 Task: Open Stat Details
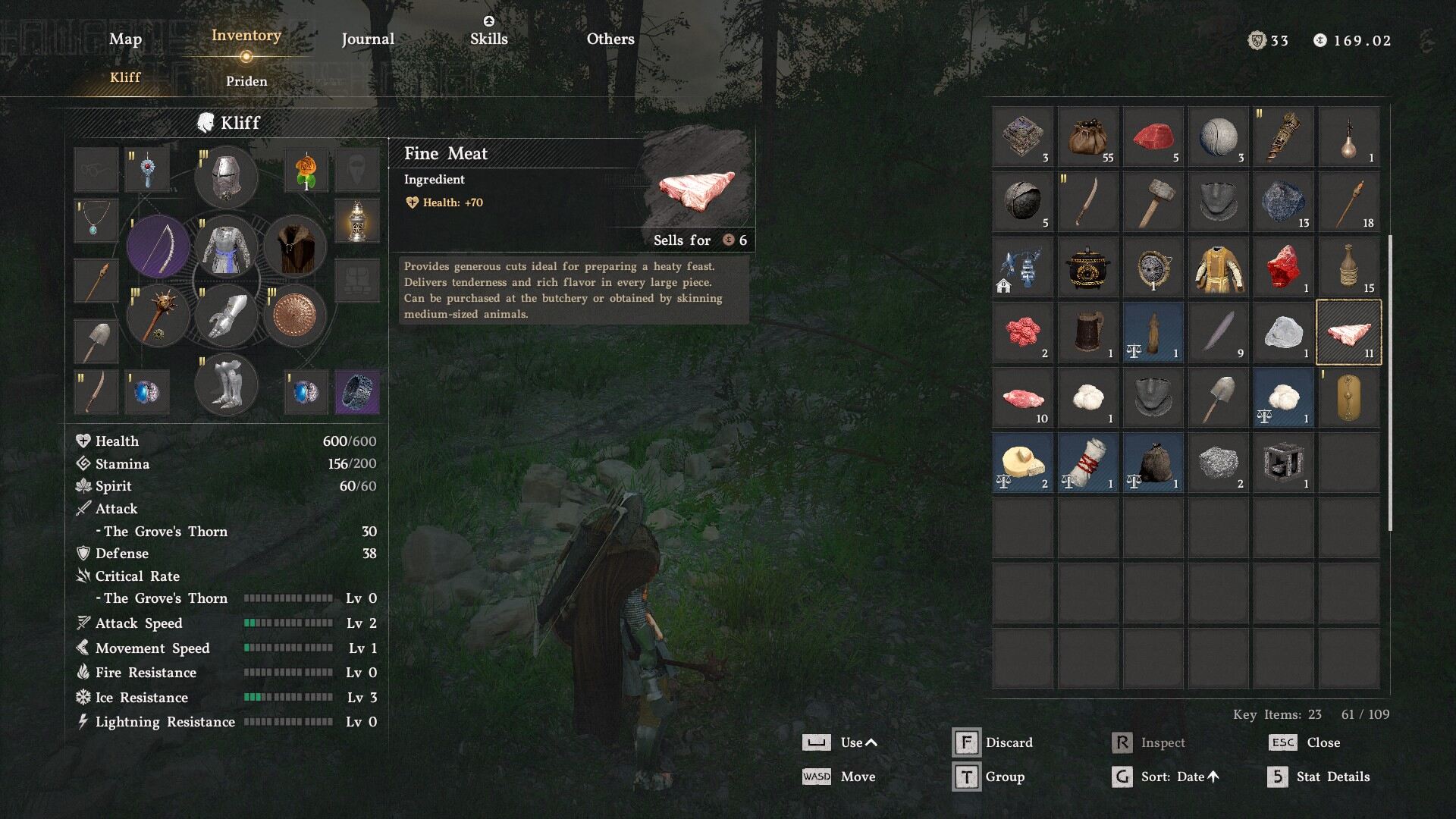(x=1332, y=777)
